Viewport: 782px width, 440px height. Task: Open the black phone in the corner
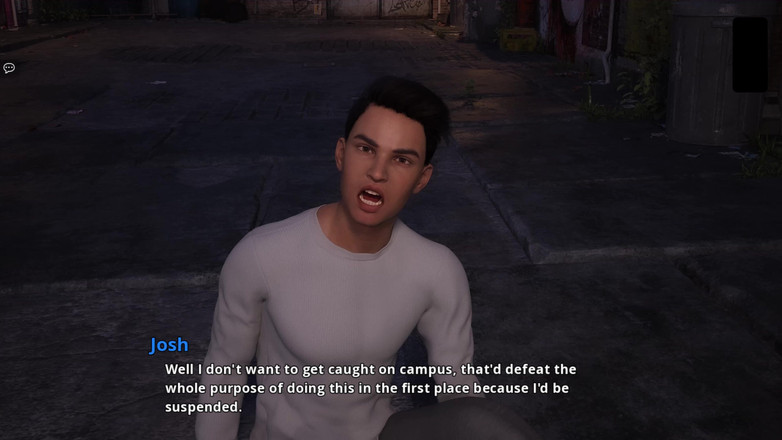coord(750,54)
